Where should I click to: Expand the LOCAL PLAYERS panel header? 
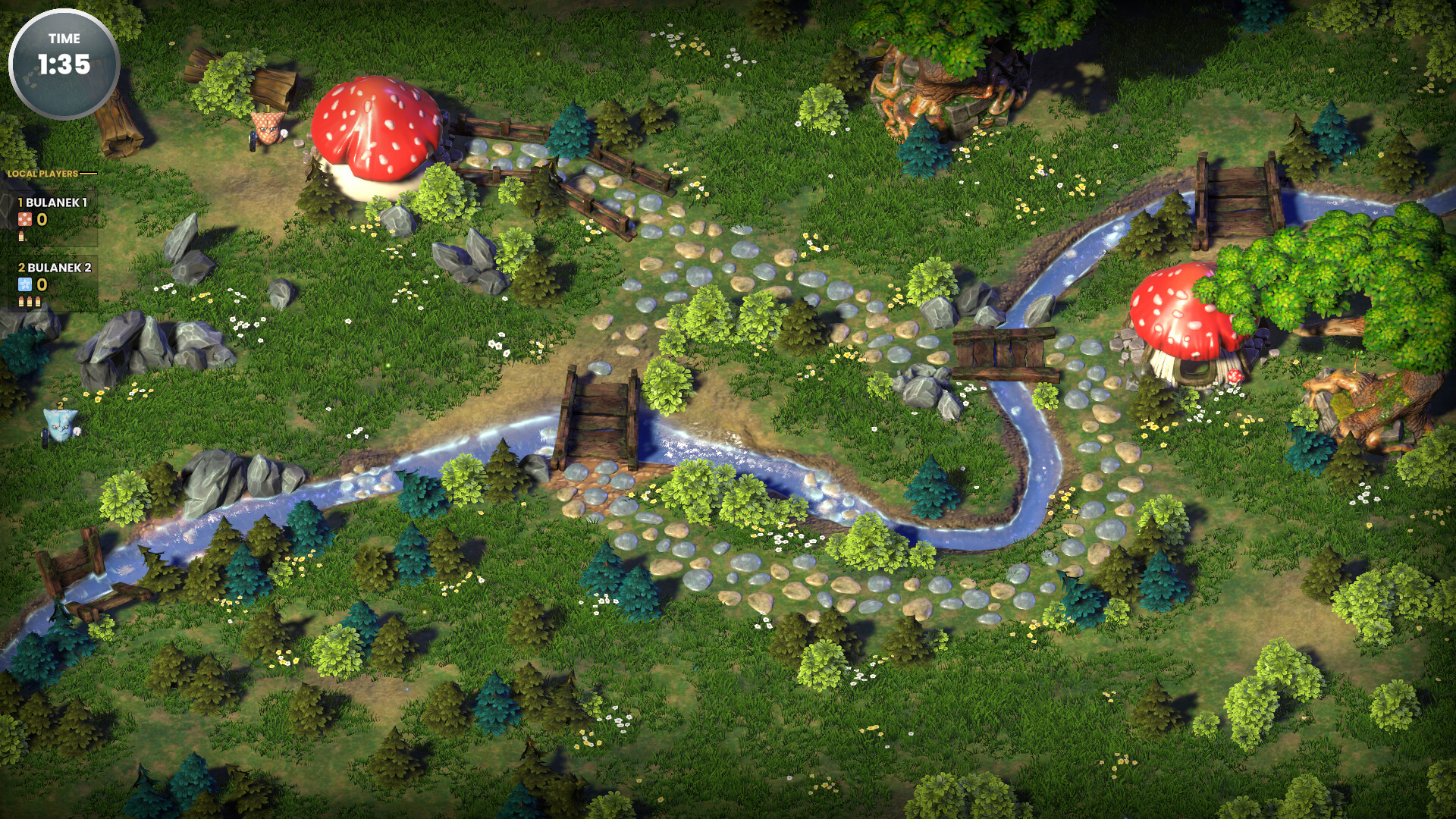(x=42, y=173)
